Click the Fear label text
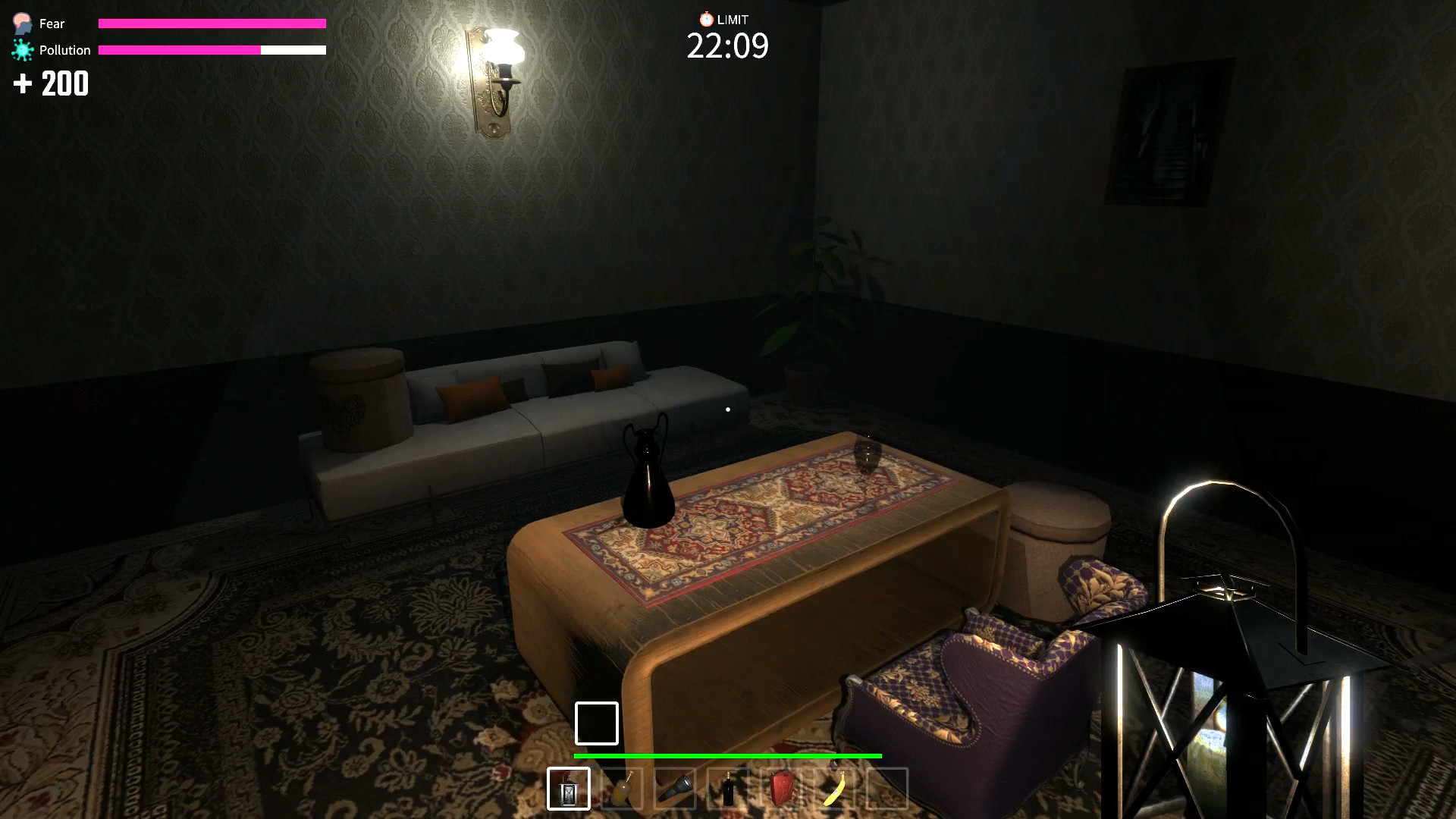1456x819 pixels. click(x=51, y=24)
